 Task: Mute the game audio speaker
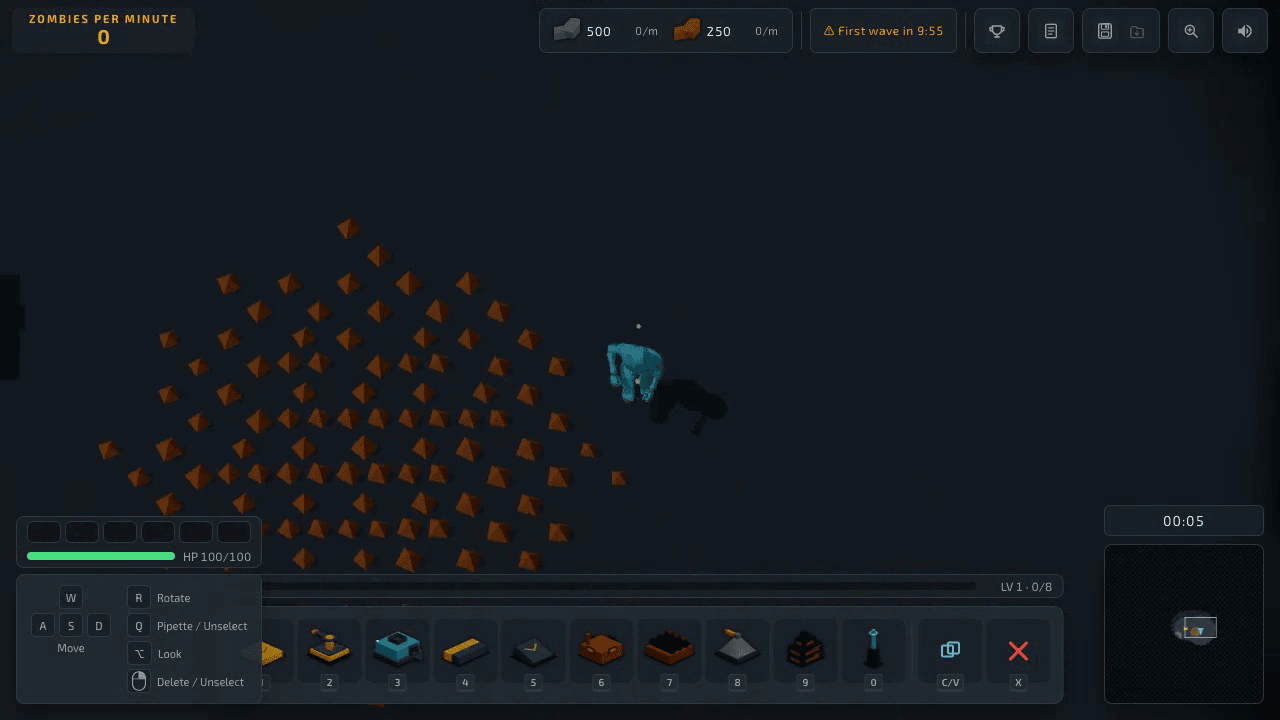coord(1244,31)
